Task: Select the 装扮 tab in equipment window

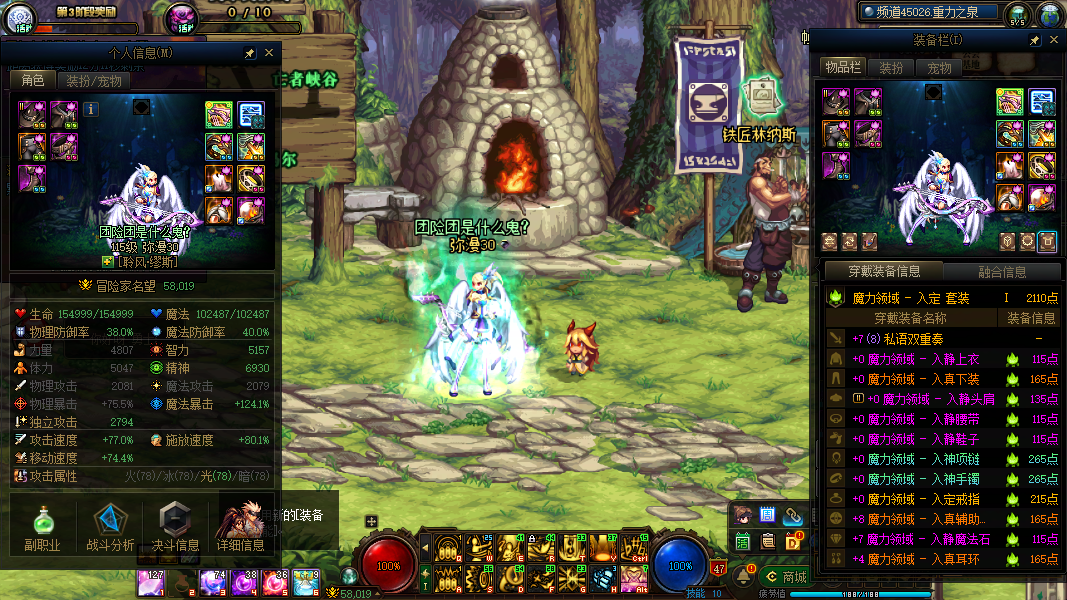Action: tap(891, 68)
